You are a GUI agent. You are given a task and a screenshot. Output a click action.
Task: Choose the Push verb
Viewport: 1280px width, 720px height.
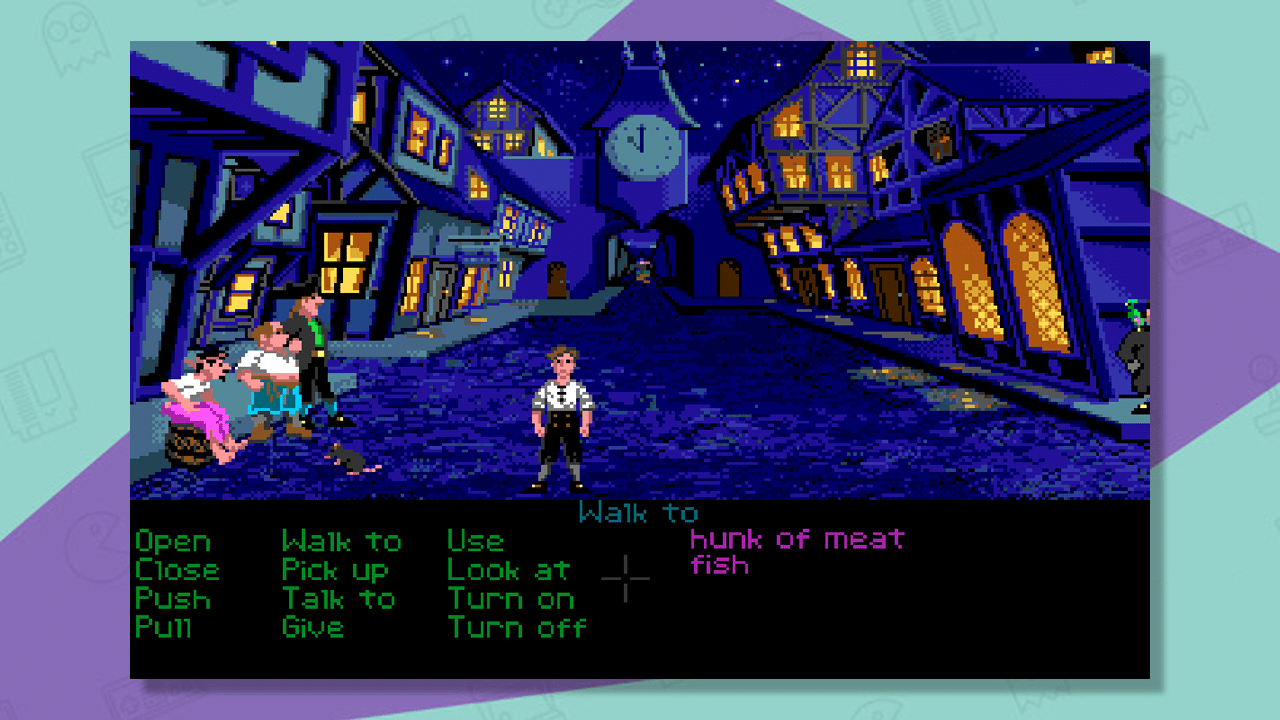[x=174, y=600]
